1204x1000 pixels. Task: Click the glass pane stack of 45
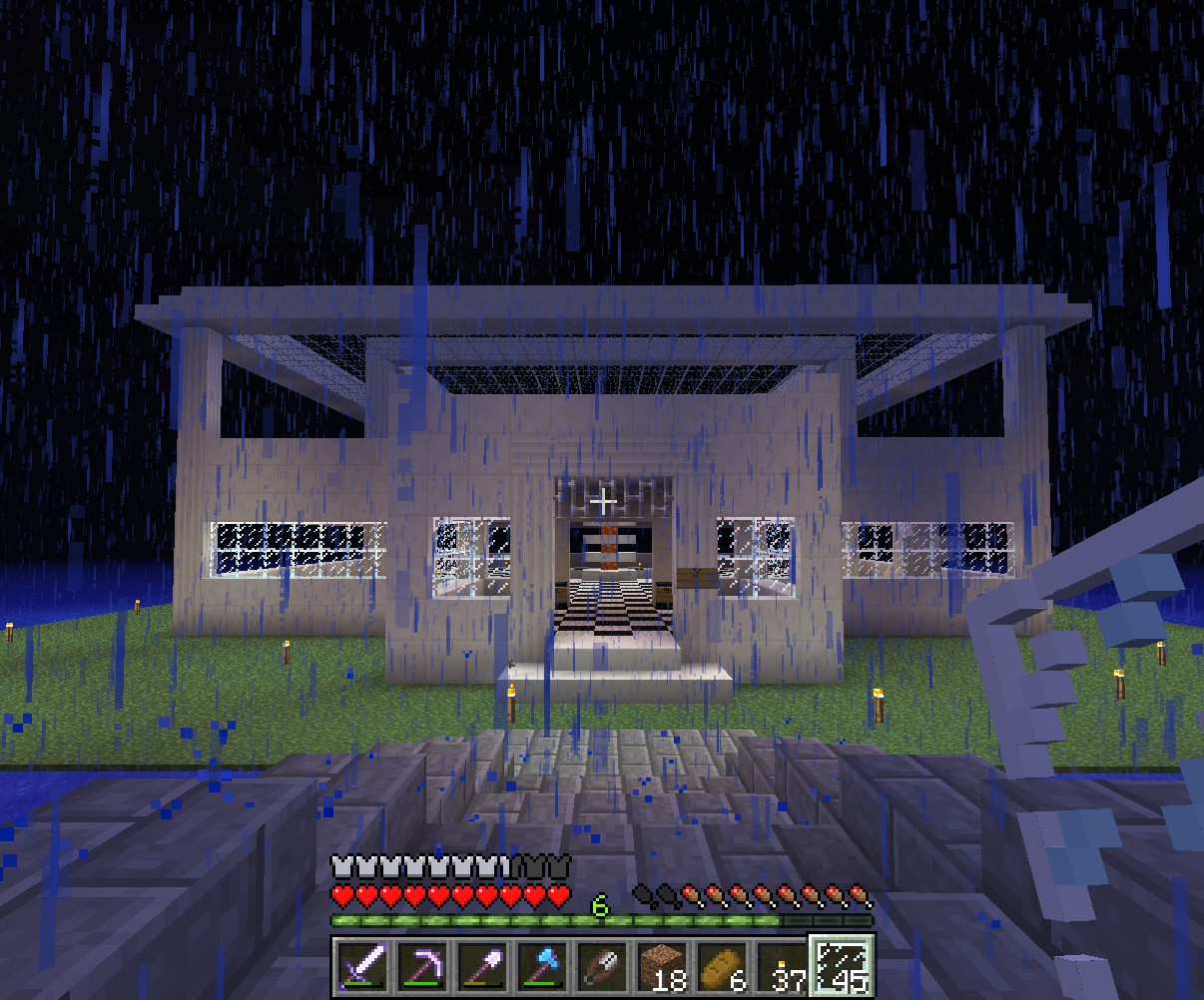(x=841, y=966)
